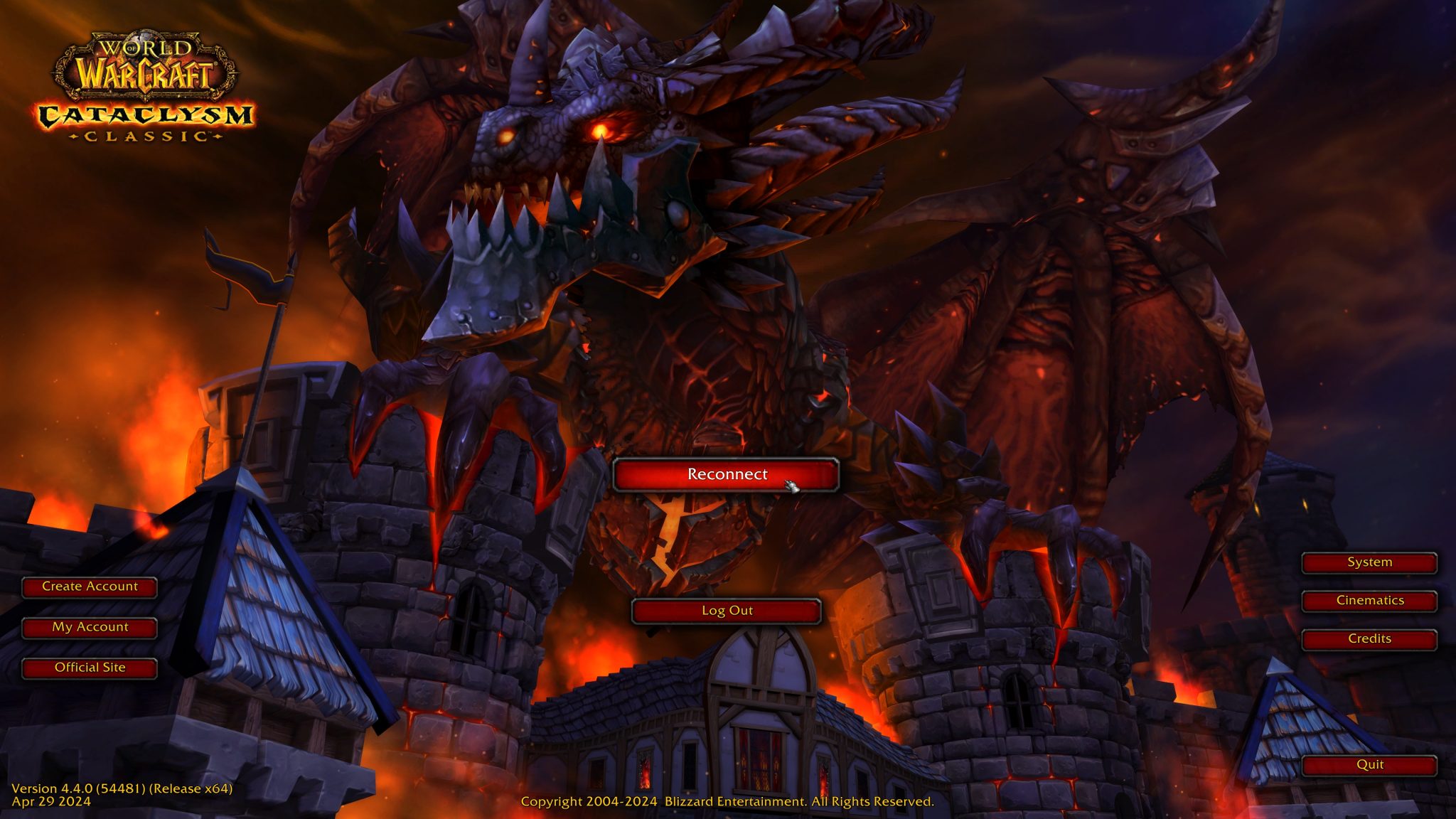Open the System settings menu
The image size is (1456, 819).
tap(1369, 562)
